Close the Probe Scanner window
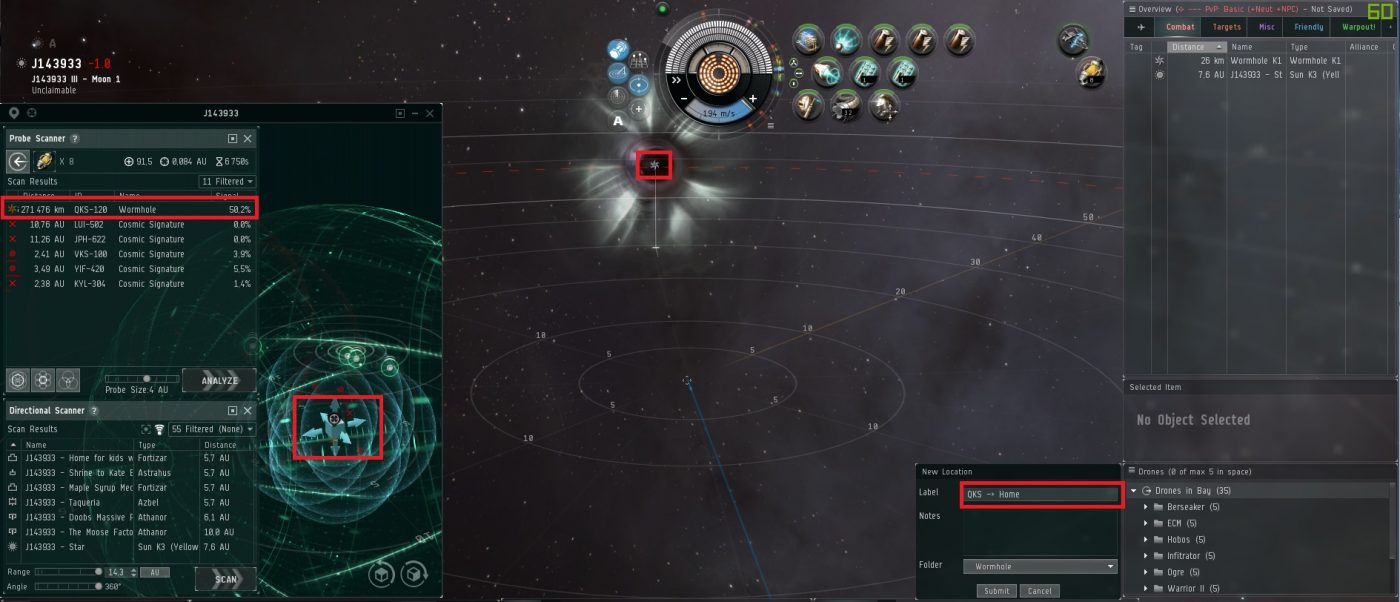This screenshot has width=1400, height=602. [247, 138]
